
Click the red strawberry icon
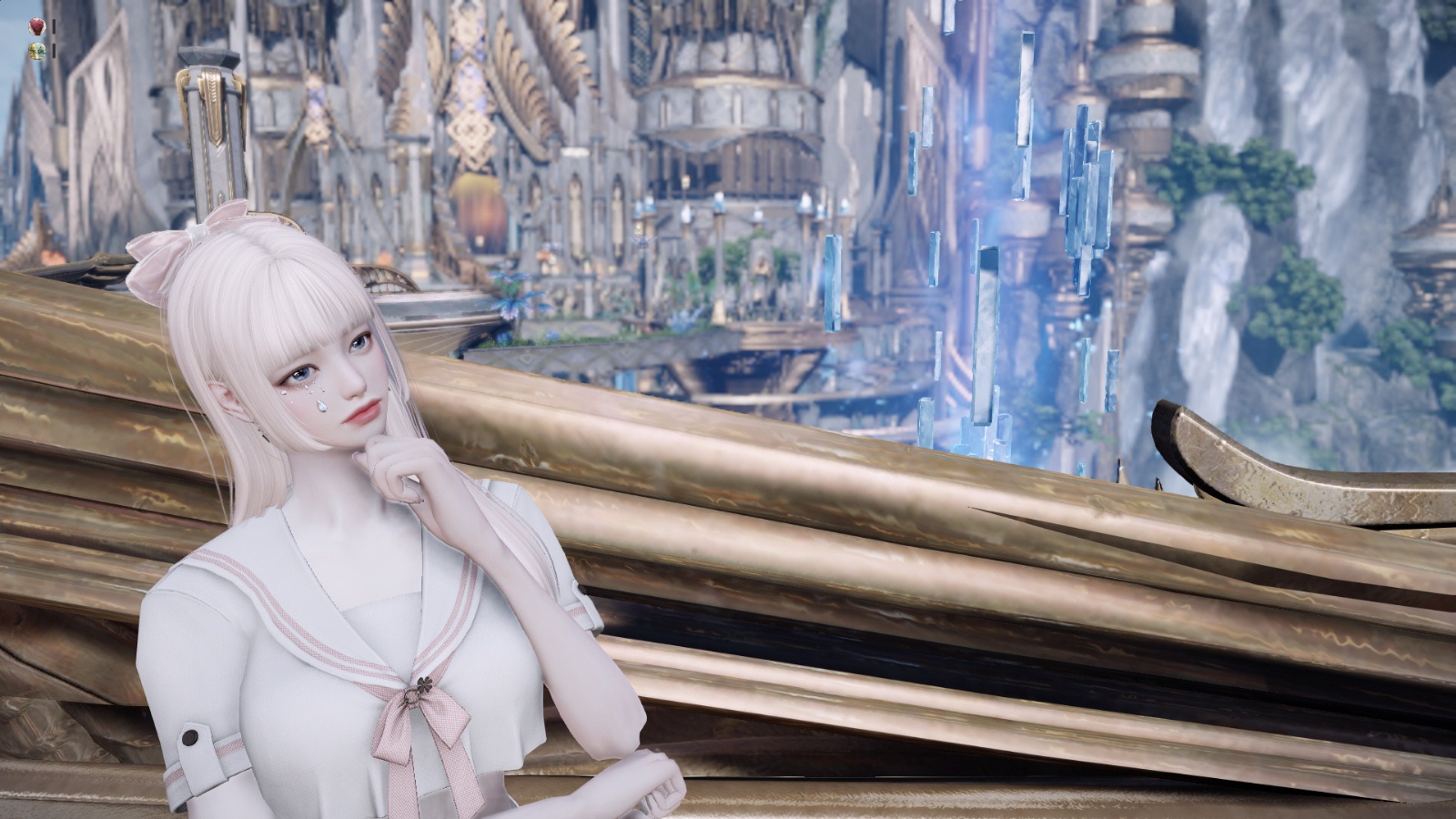(x=36, y=26)
